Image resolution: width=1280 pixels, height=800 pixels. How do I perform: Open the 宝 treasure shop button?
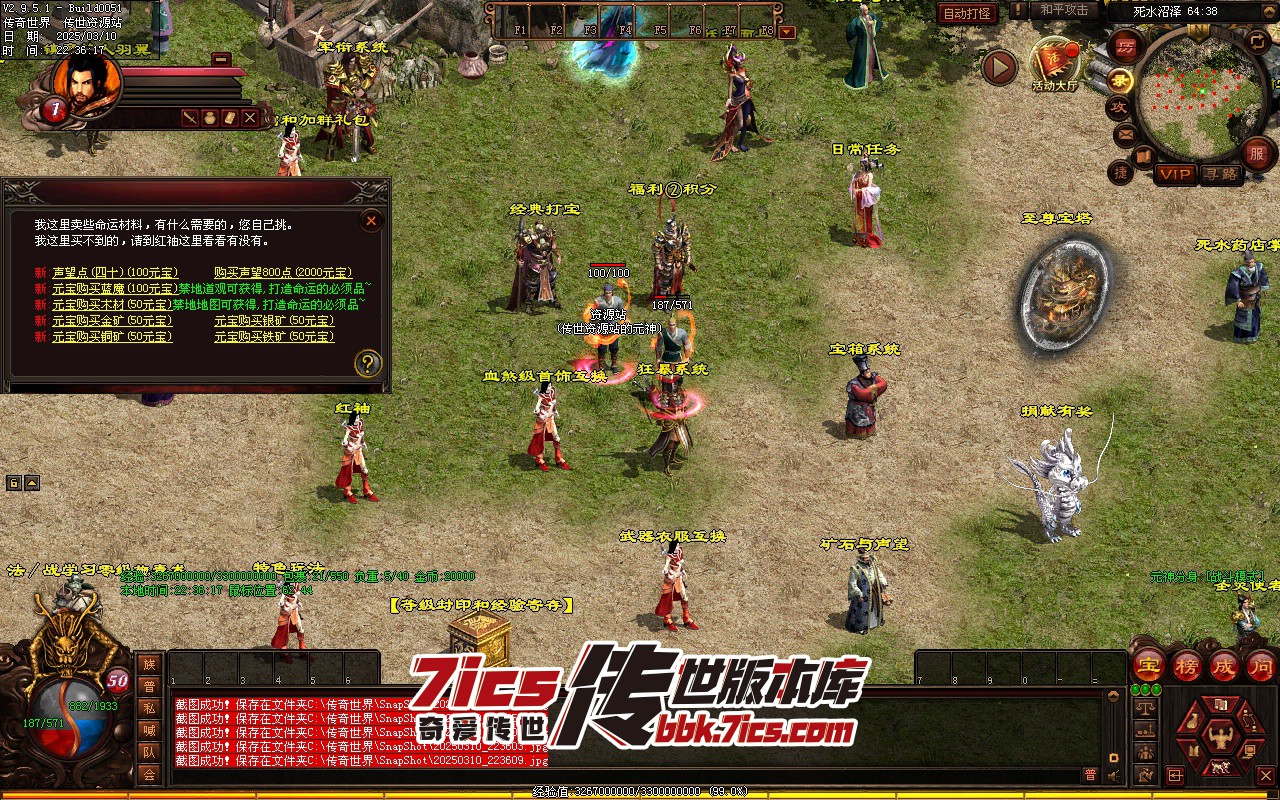(1149, 665)
